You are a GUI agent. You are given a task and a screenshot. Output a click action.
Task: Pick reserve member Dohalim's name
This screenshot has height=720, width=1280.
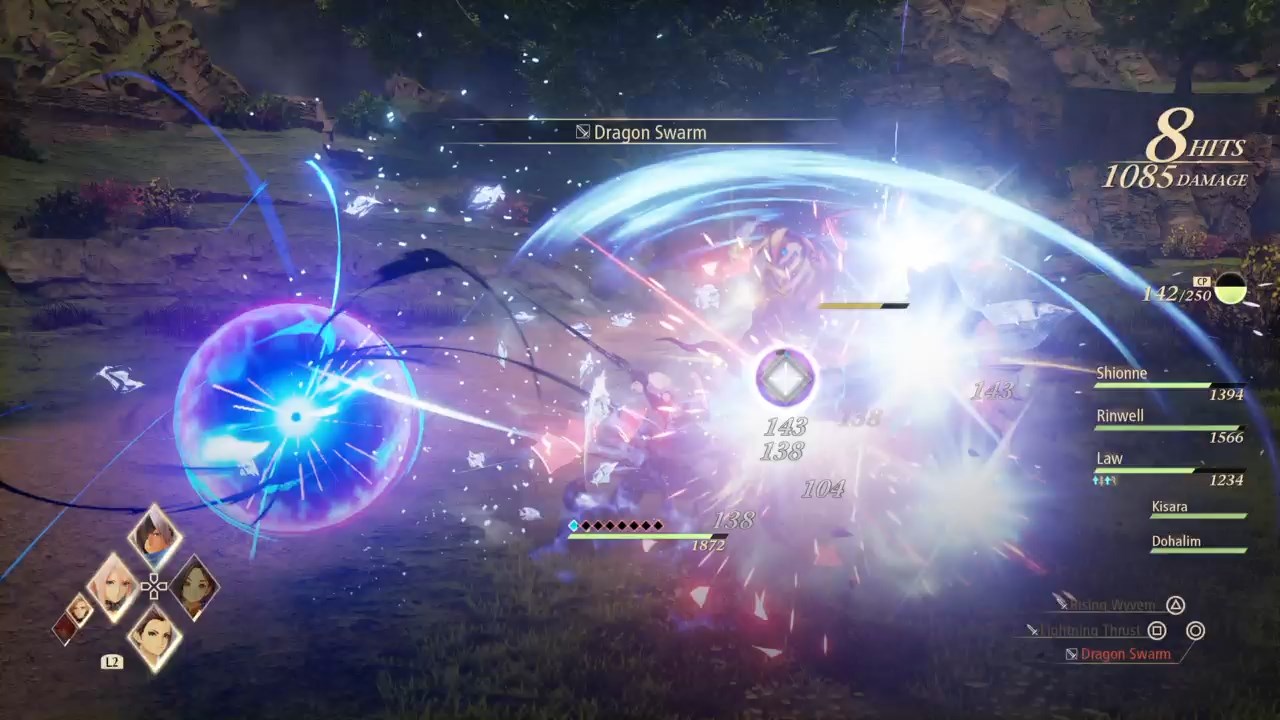click(1175, 541)
